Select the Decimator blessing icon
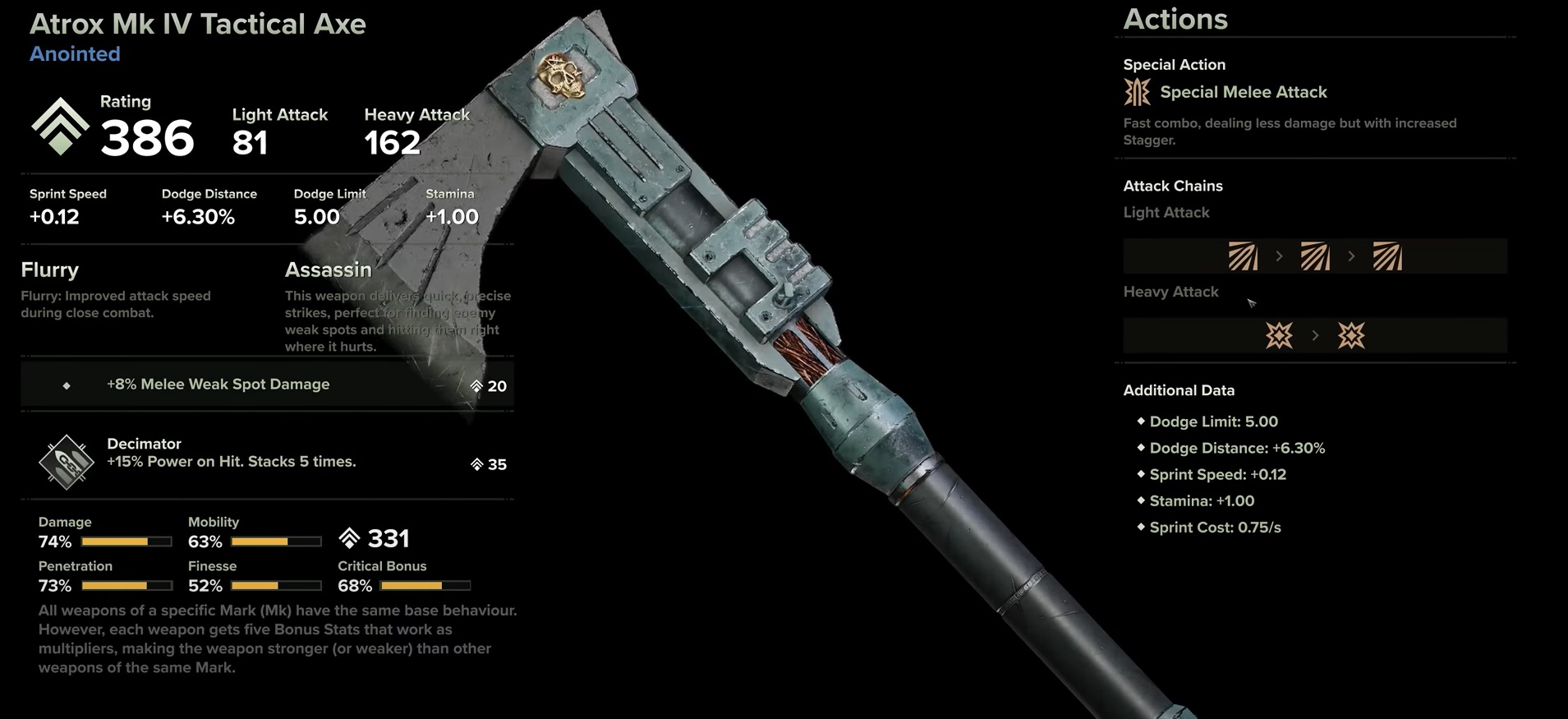This screenshot has height=719, width=1568. pyautogui.click(x=67, y=462)
